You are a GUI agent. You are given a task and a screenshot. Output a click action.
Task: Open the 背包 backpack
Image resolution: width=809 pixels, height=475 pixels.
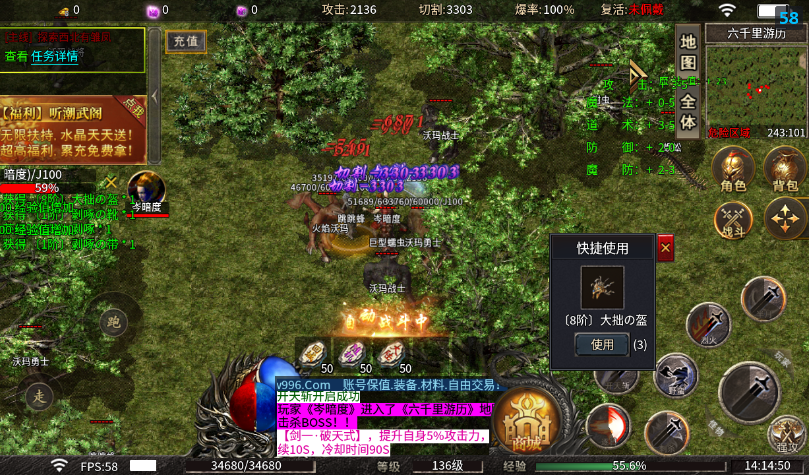[x=785, y=170]
